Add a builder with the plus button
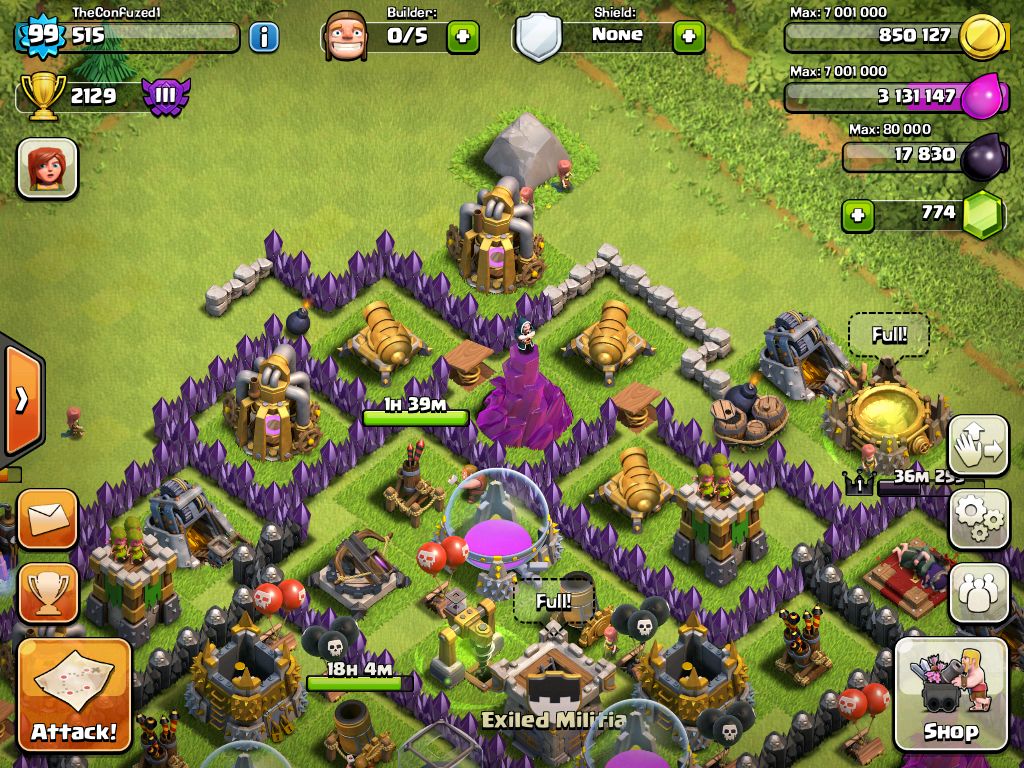The width and height of the screenshot is (1024, 768). pos(462,37)
